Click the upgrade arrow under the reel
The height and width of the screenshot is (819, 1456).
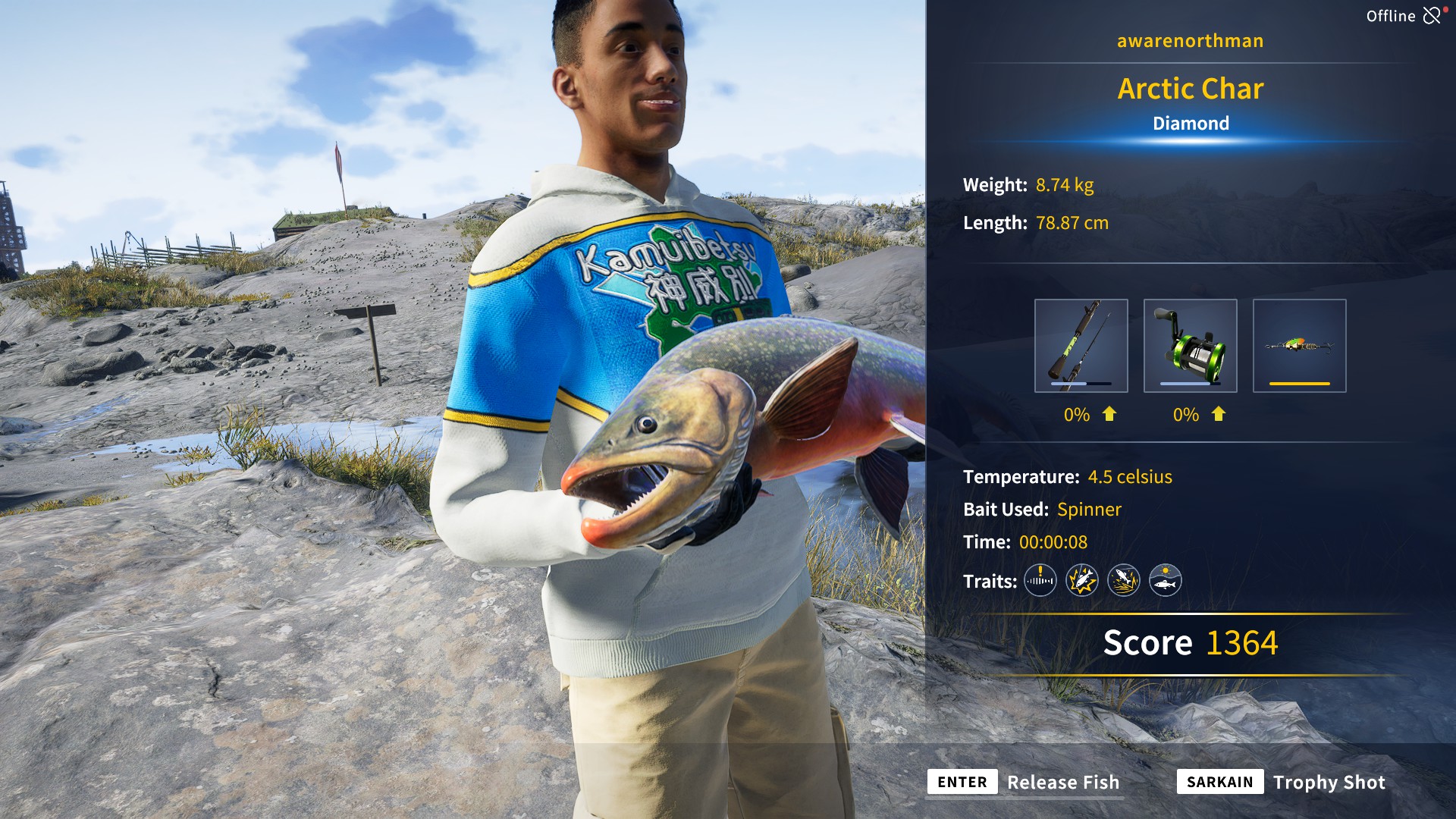[x=1217, y=415]
